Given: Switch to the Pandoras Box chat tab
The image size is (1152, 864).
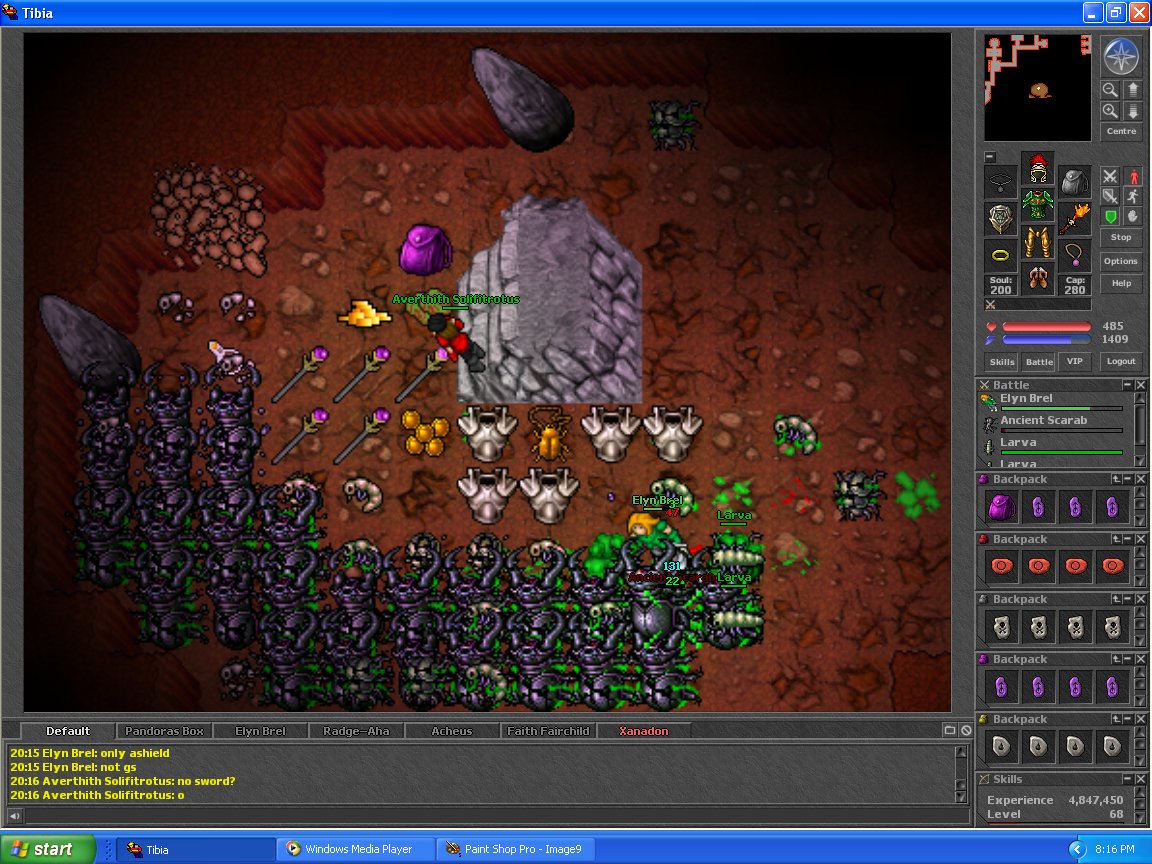Looking at the screenshot, I should tap(165, 731).
